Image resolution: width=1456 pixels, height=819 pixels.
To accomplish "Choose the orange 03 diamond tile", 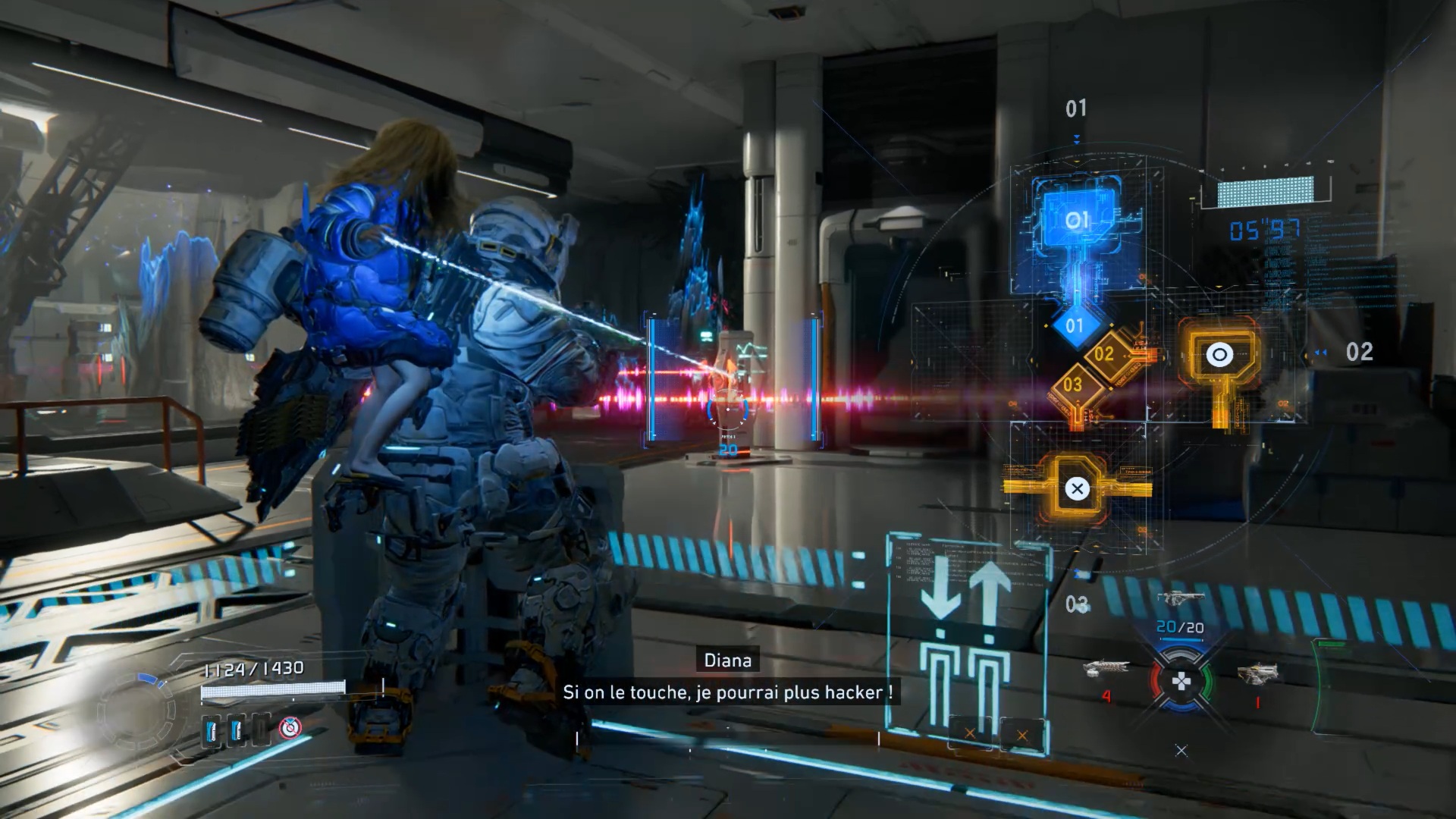I will point(1072,384).
